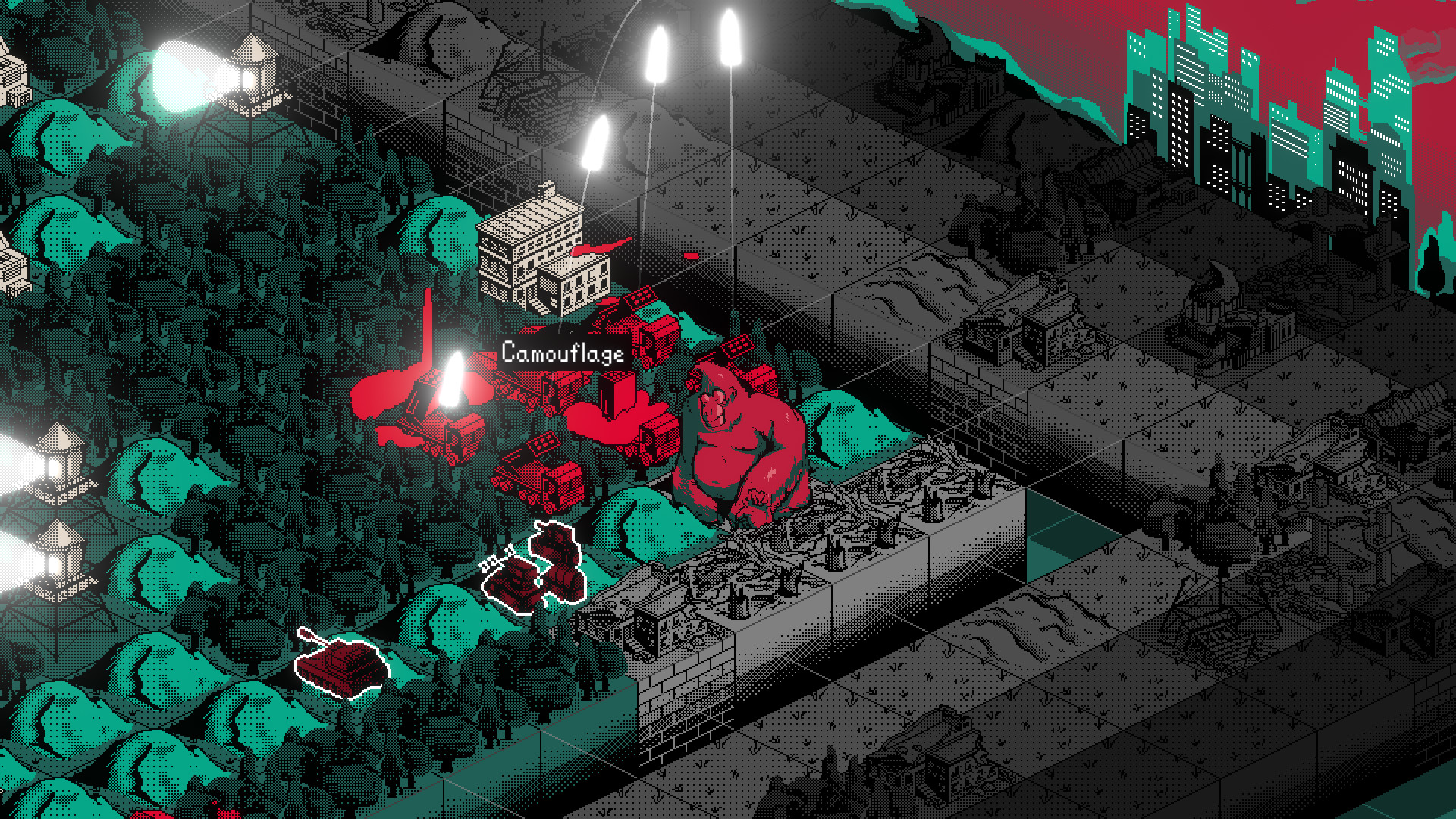Click the brick retaining wall below the rubble
This screenshot has width=1456, height=819.
click(682, 698)
